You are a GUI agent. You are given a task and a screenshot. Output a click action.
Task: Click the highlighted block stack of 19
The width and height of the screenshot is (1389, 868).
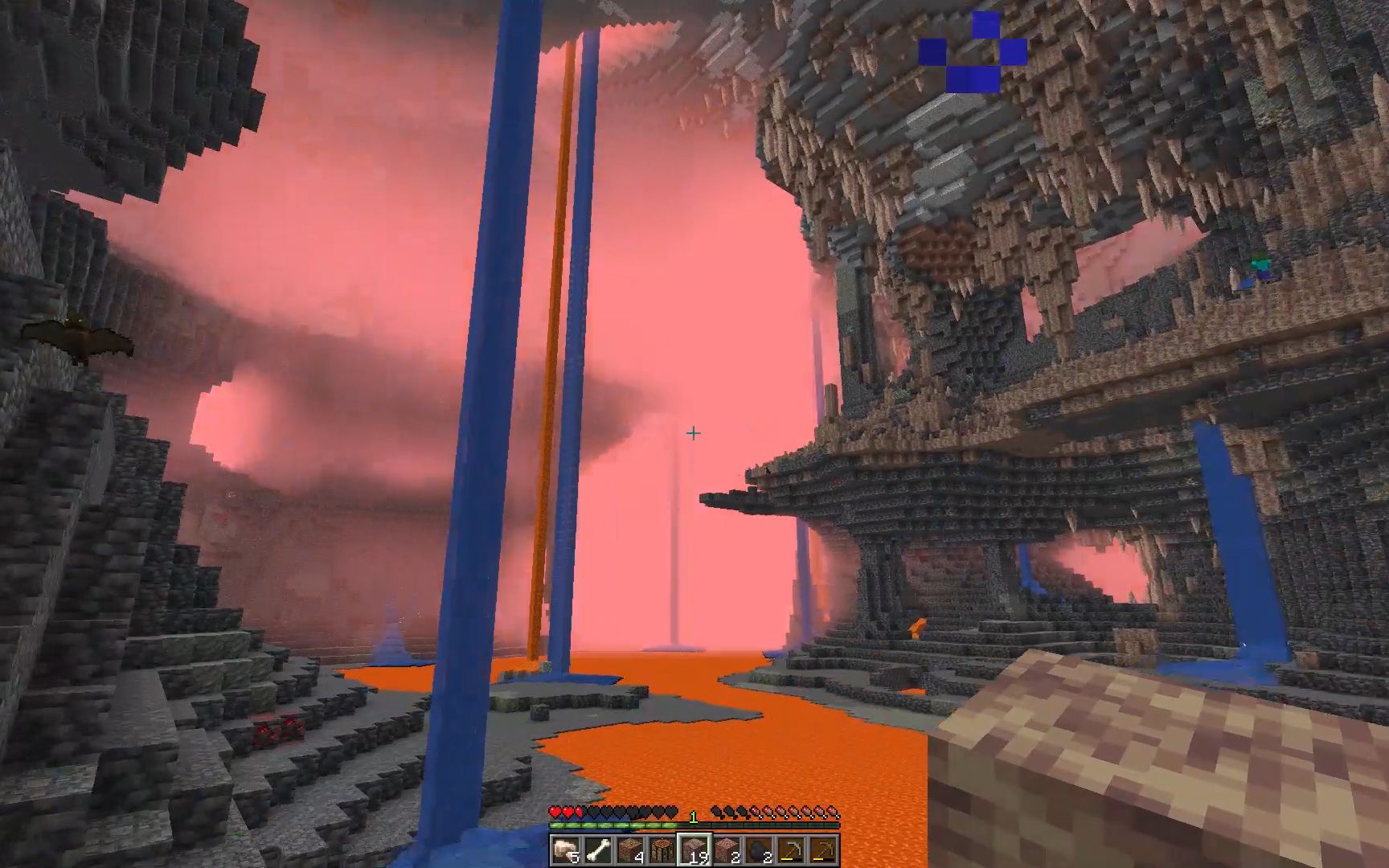coord(694,850)
